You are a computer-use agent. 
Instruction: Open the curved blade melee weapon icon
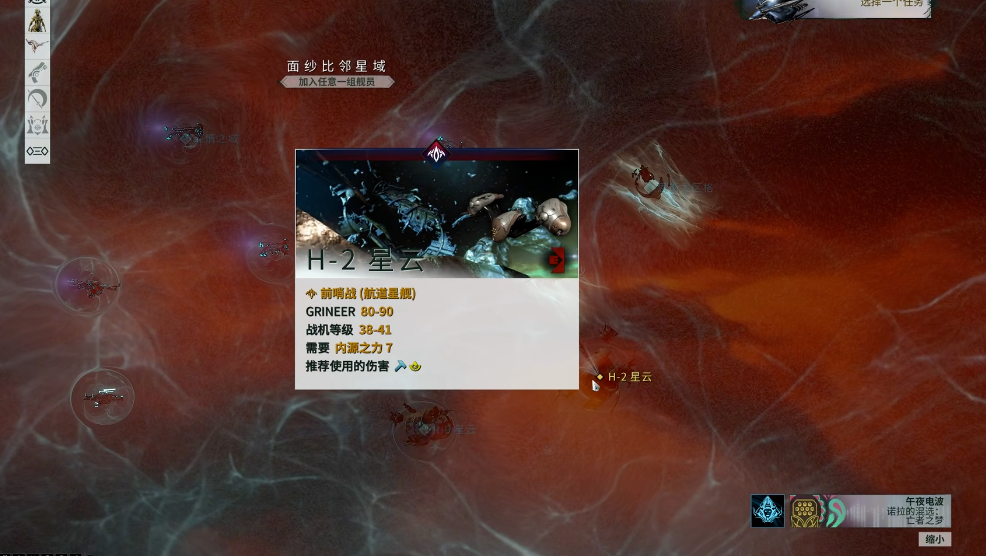pyautogui.click(x=37, y=98)
